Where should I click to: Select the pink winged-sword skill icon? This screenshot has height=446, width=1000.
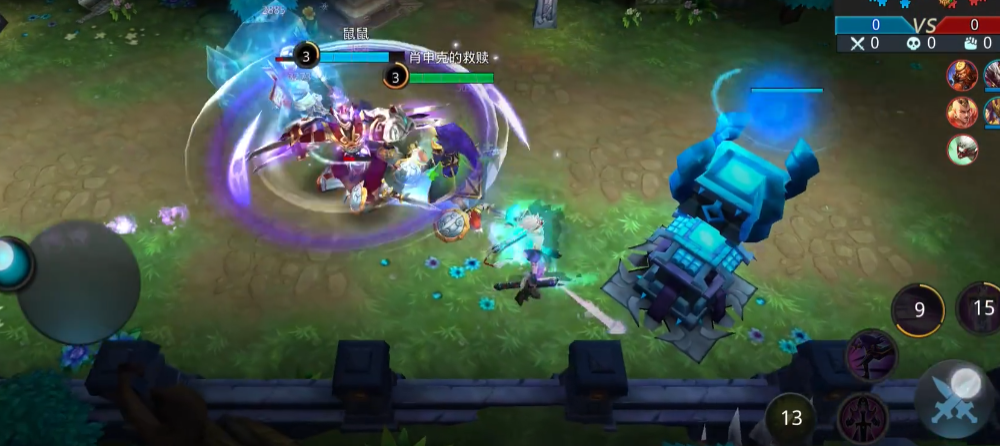coord(862,418)
